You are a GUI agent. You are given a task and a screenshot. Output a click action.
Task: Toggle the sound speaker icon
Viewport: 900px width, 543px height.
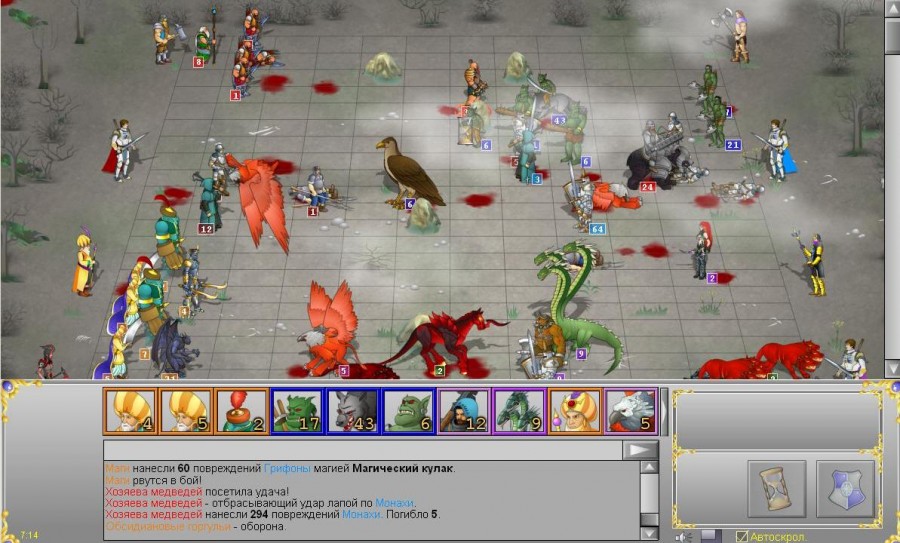(685, 536)
